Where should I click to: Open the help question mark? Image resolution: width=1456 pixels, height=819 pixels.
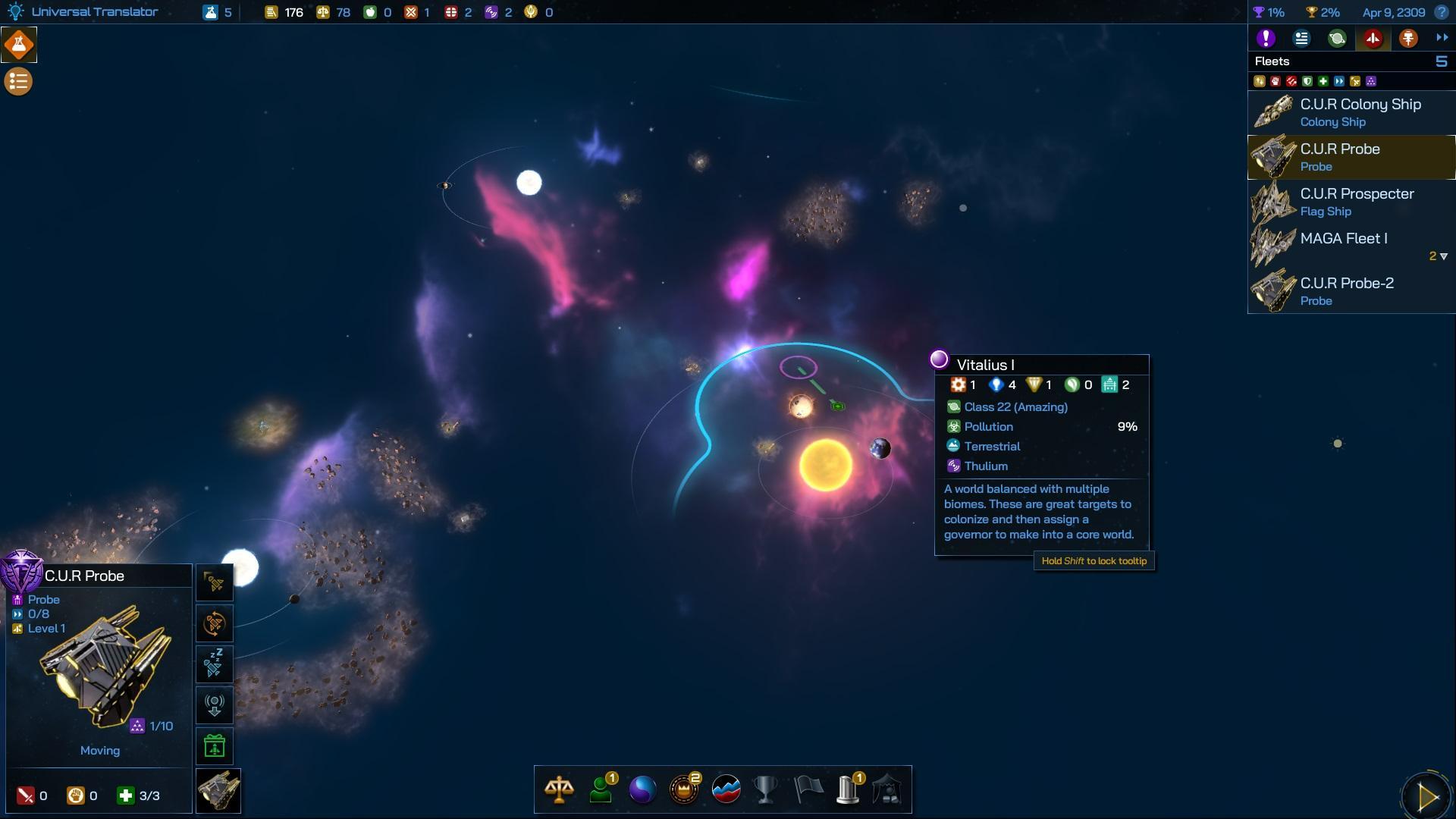pos(1442,12)
